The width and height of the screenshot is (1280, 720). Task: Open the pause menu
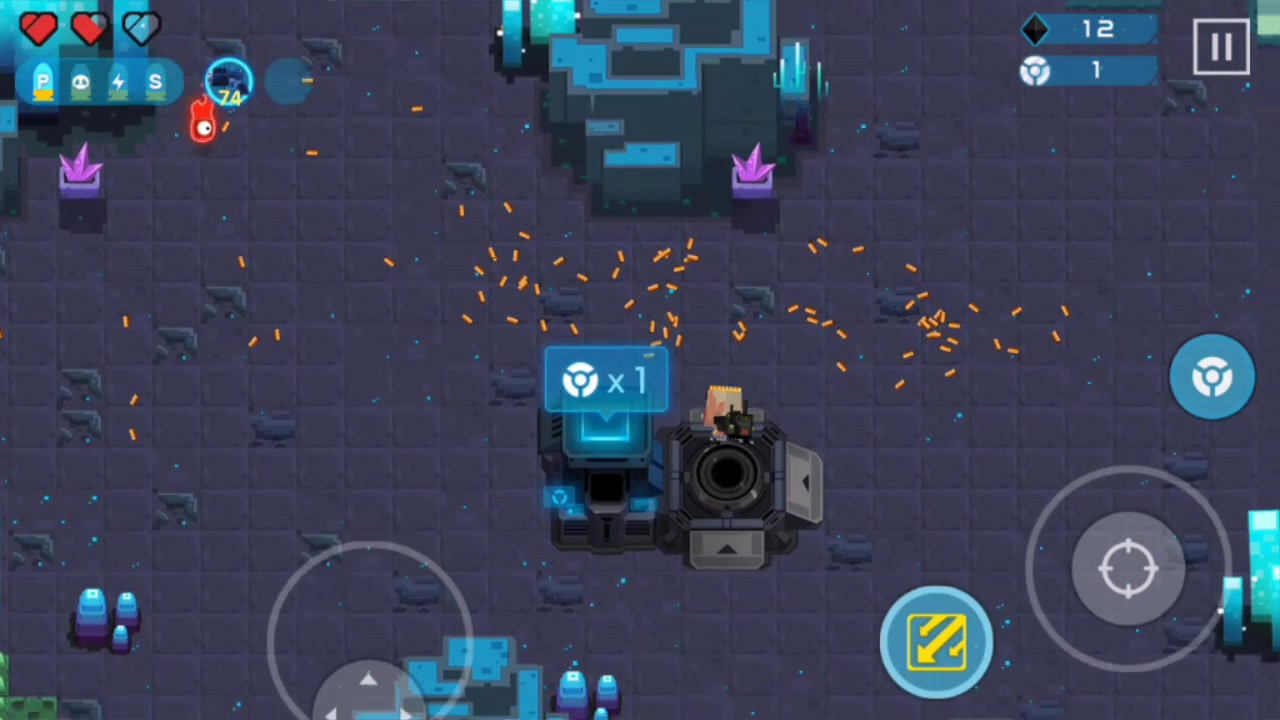coord(1221,45)
